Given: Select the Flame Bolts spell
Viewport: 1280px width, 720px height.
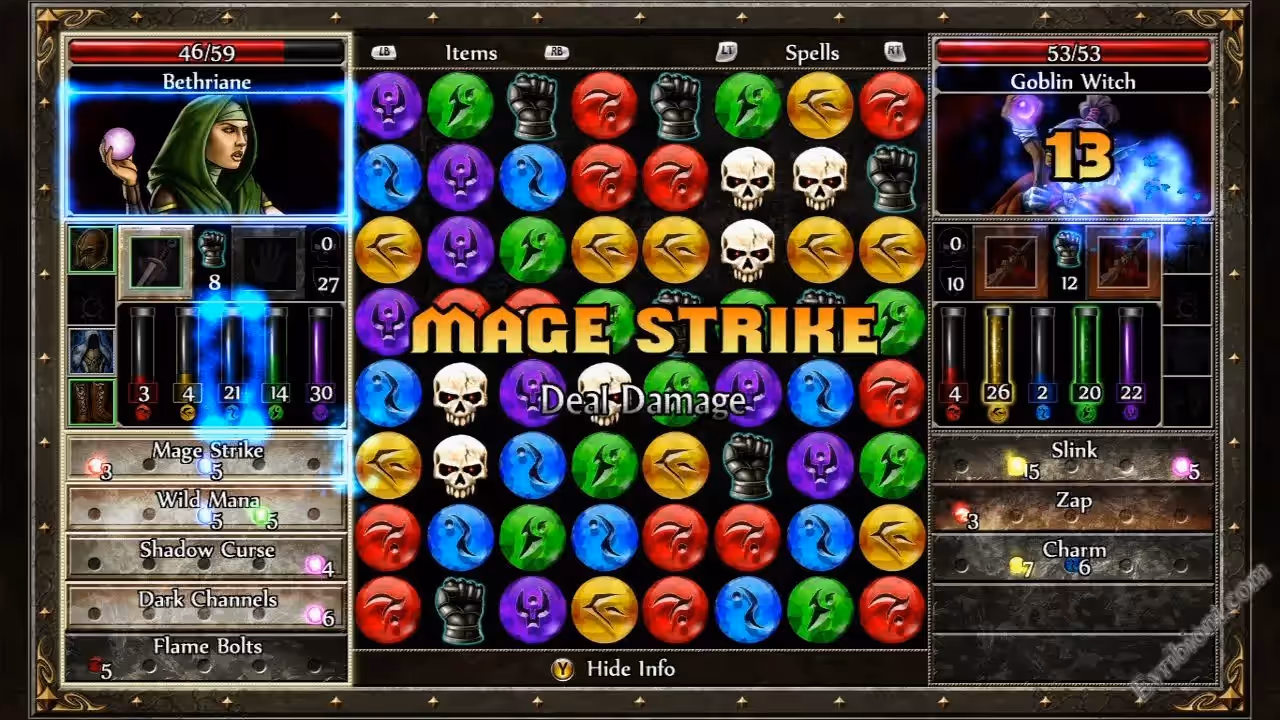Looking at the screenshot, I should coord(206,656).
